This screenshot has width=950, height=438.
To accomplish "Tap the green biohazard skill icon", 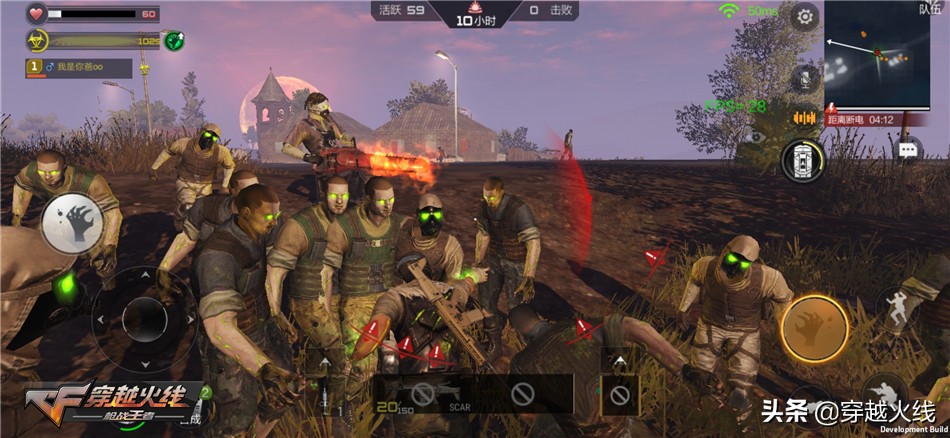I will pyautogui.click(x=176, y=41).
